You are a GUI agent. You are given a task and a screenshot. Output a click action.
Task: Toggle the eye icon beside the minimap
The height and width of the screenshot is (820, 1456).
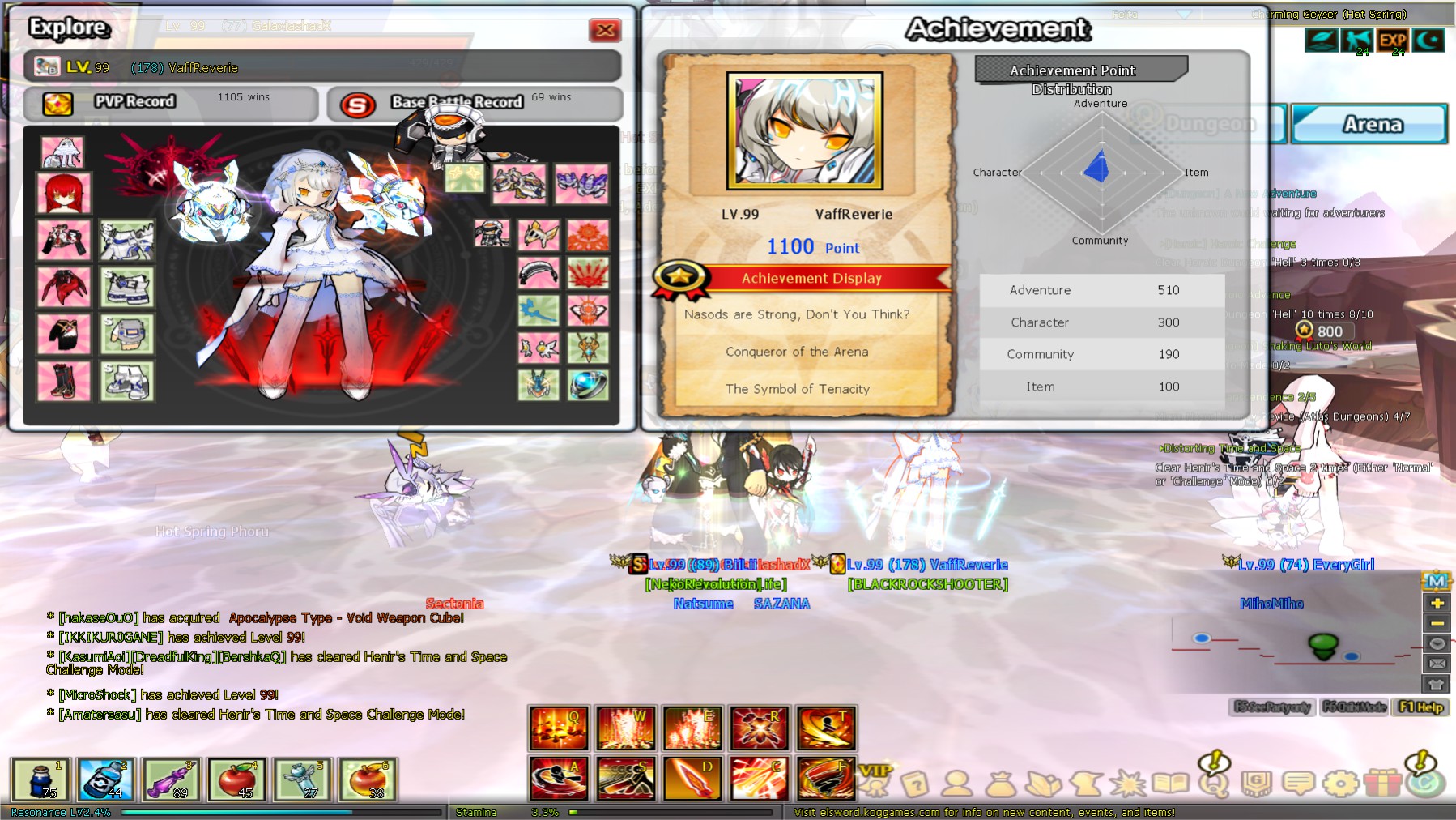[x=1437, y=643]
